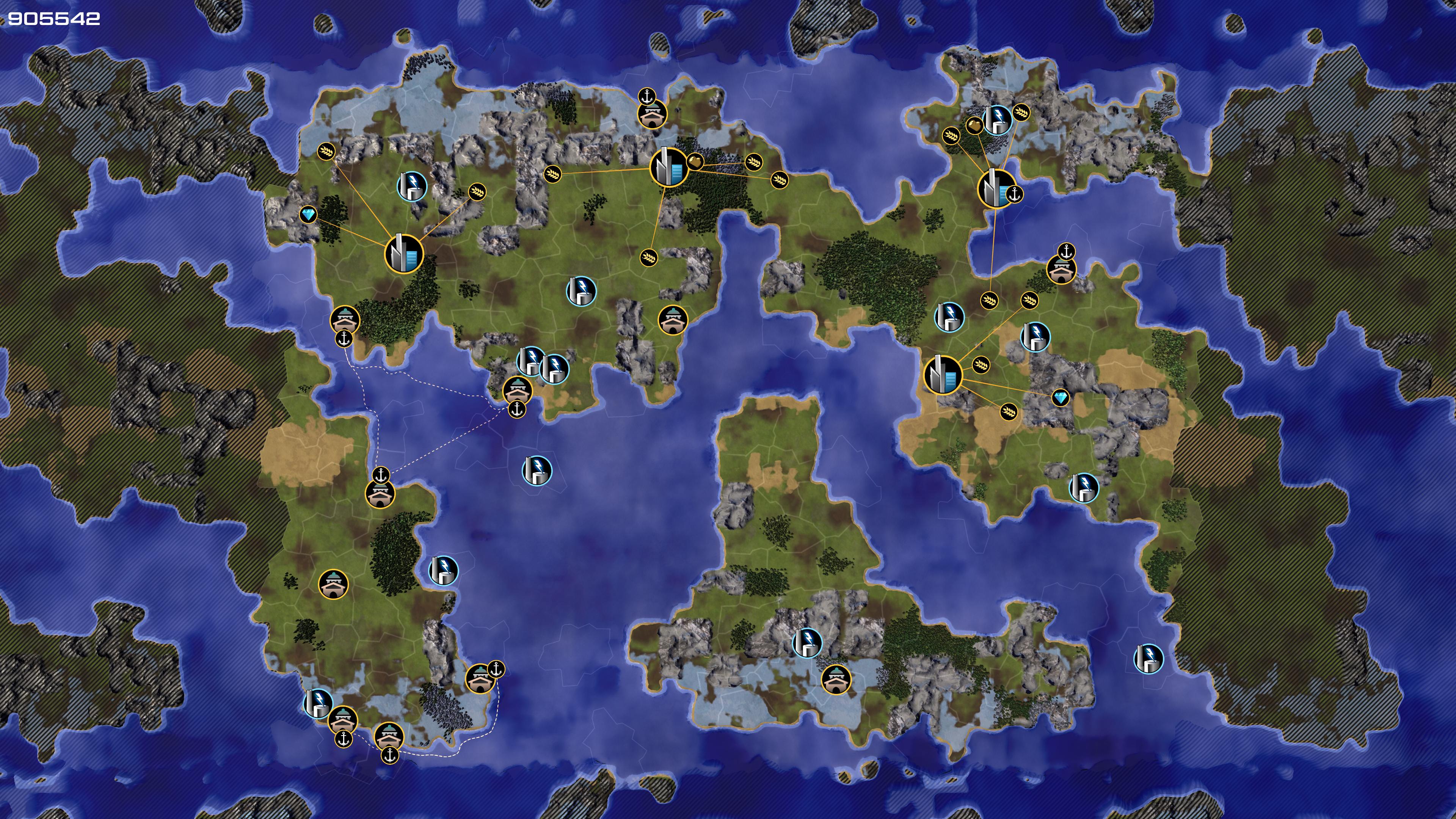The width and height of the screenshot is (1456, 819).
Task: Select the skyscraper city marker with an anchor badge
Action: click(995, 188)
